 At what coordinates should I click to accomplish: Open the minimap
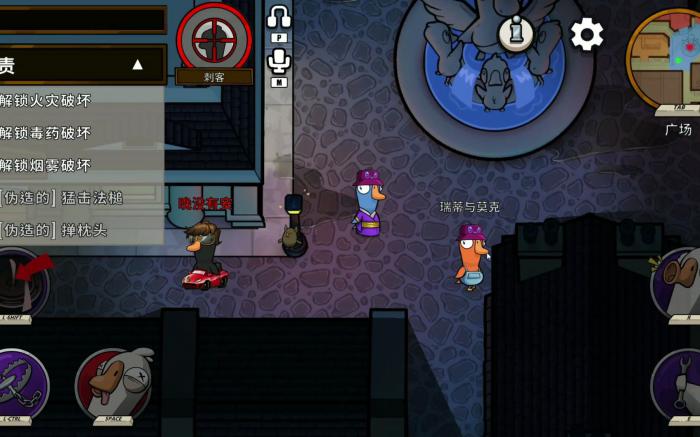click(x=666, y=60)
